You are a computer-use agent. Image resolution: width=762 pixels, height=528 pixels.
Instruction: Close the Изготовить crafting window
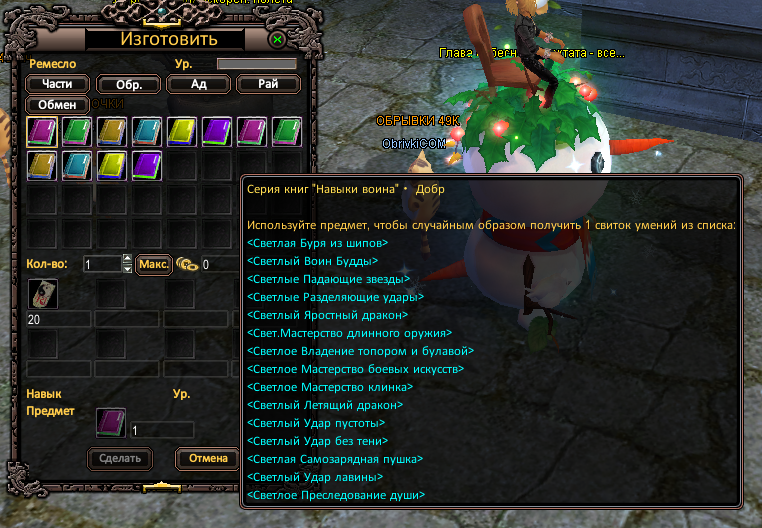coord(277,40)
